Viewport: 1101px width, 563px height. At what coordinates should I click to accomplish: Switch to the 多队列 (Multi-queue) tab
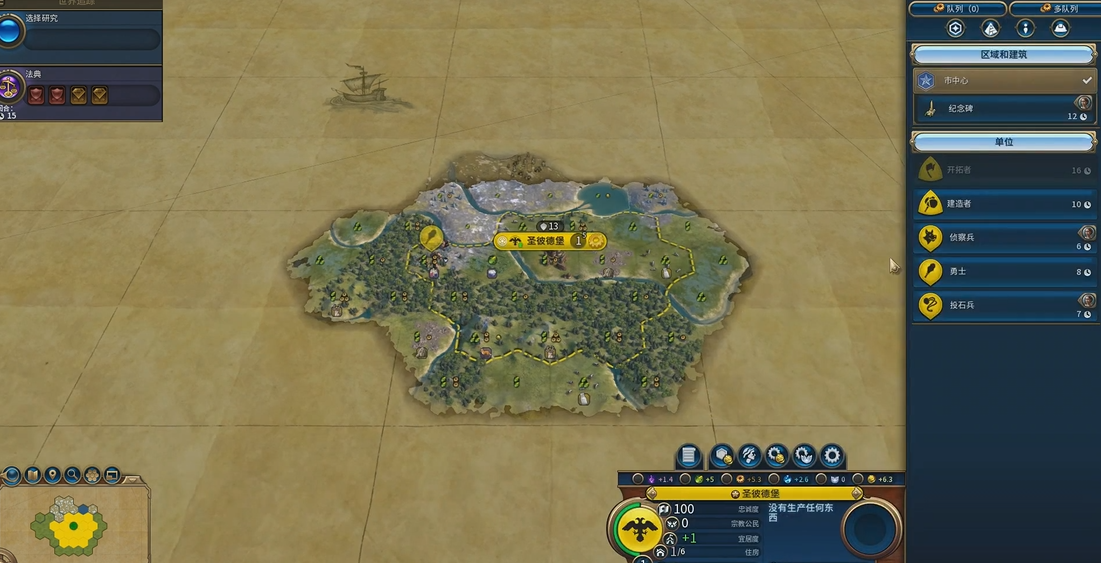tap(1054, 9)
